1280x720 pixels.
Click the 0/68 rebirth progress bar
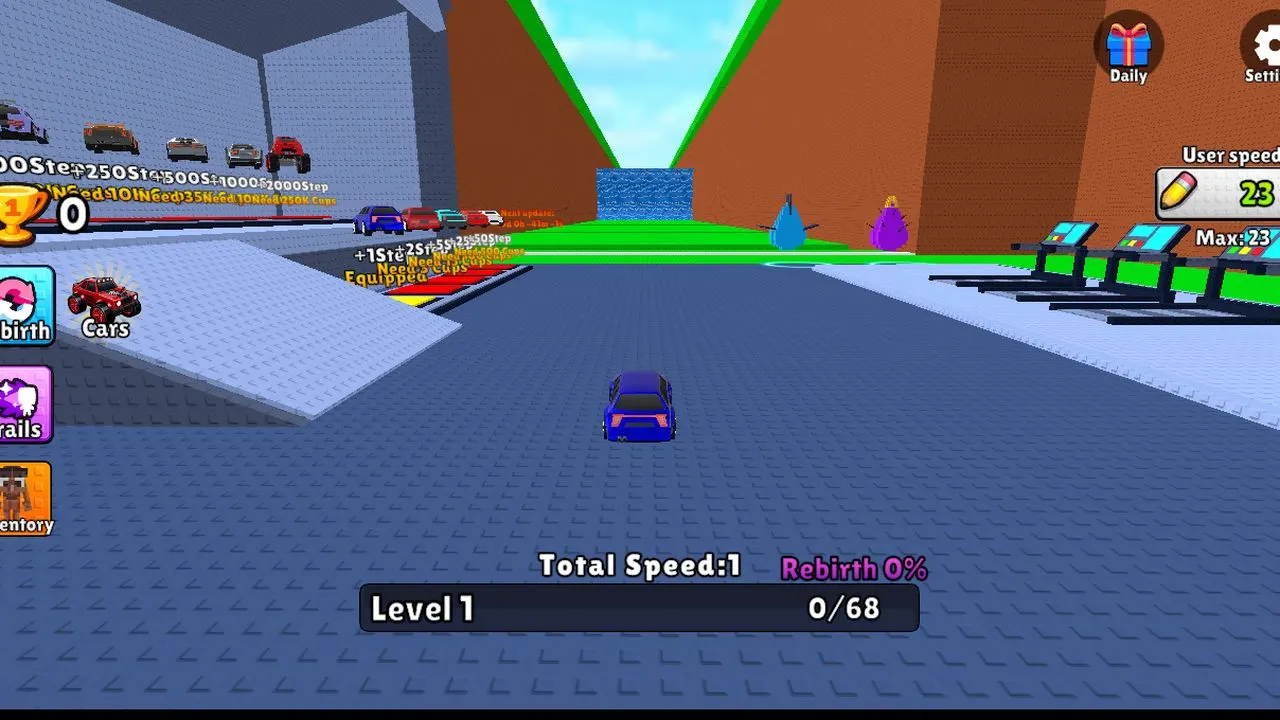click(x=844, y=608)
